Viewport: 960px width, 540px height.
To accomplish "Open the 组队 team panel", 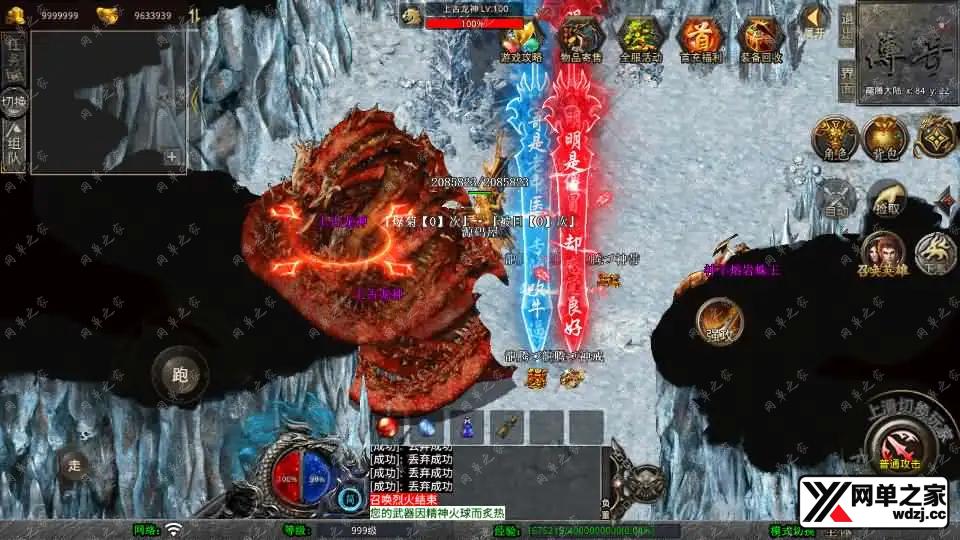I will tap(14, 148).
